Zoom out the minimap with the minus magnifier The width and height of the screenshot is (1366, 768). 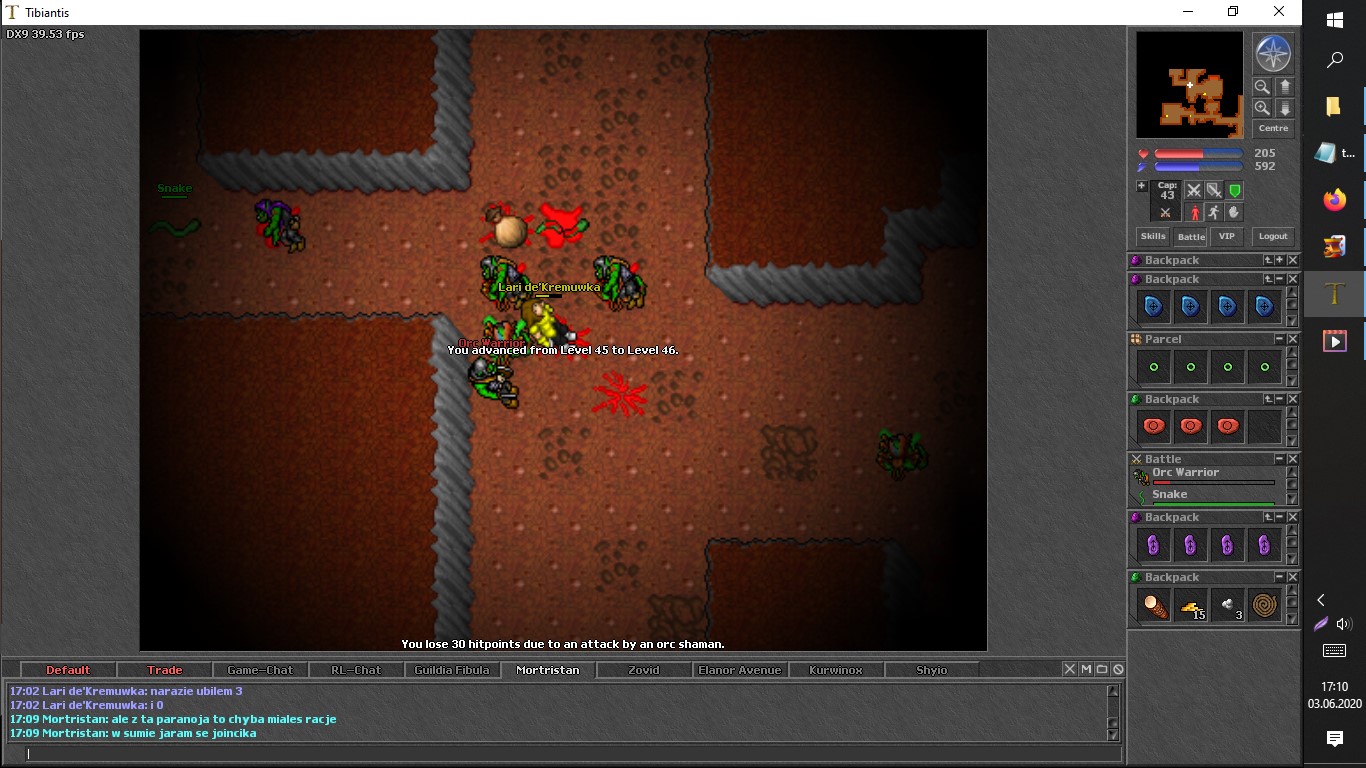[1262, 87]
